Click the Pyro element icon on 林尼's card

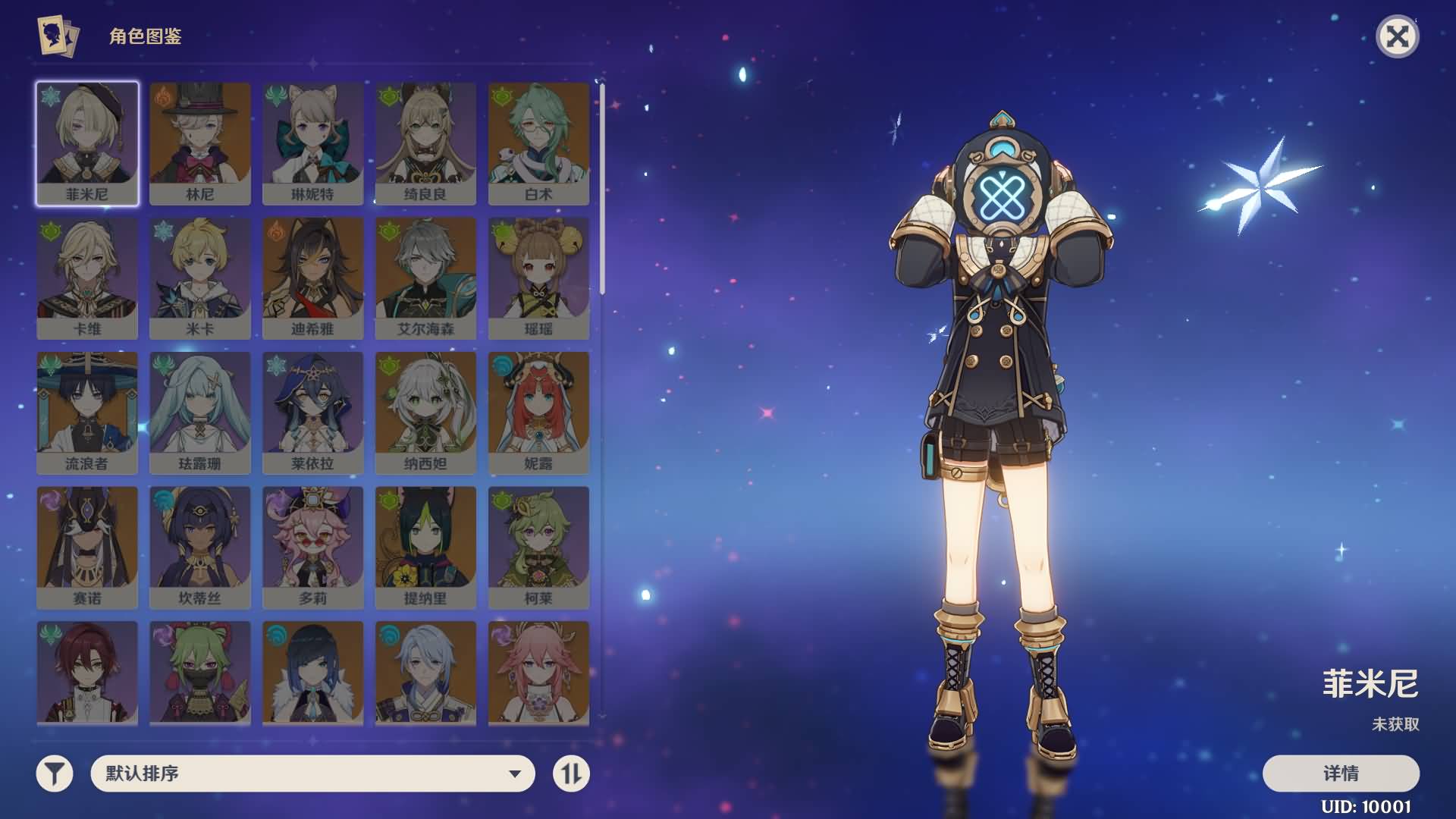tap(162, 98)
